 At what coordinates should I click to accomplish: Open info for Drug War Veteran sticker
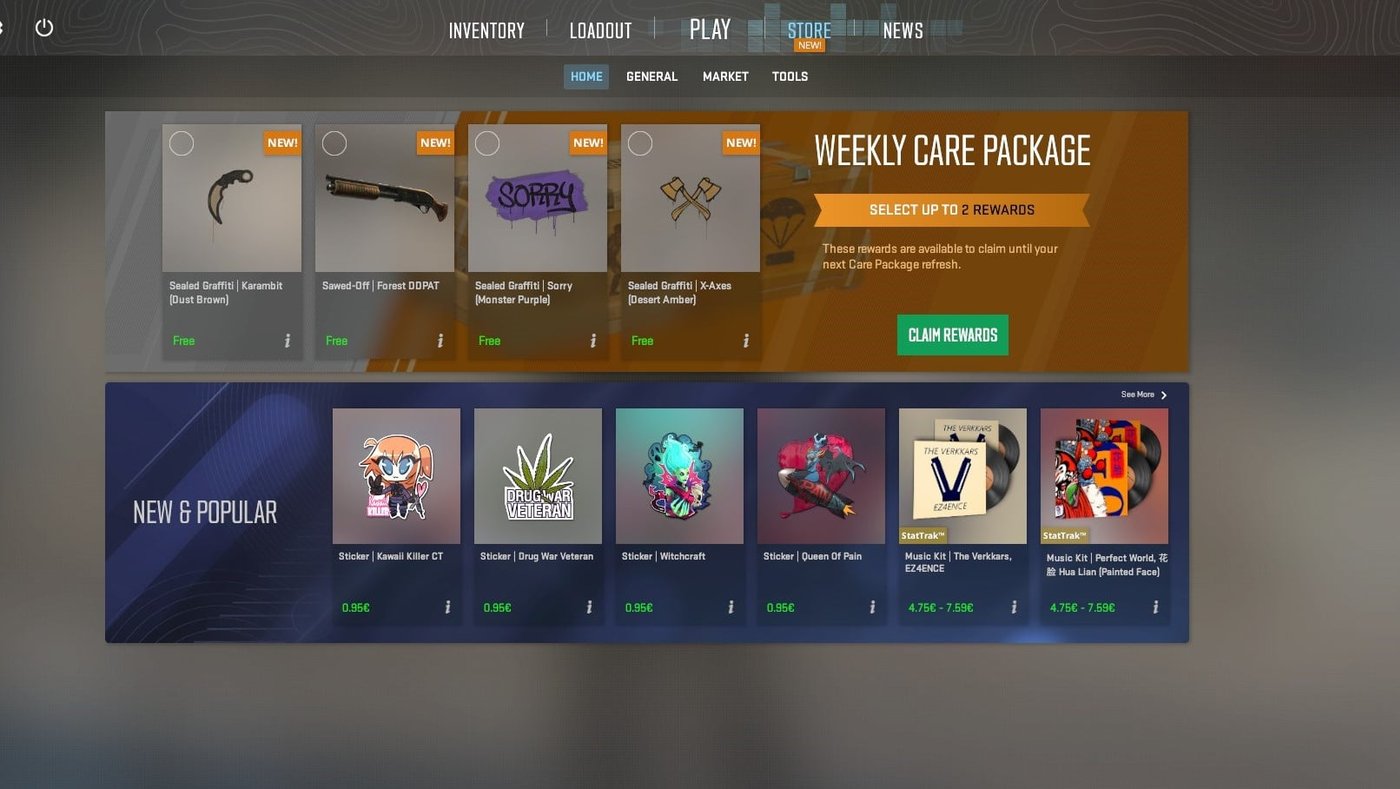[x=591, y=606]
